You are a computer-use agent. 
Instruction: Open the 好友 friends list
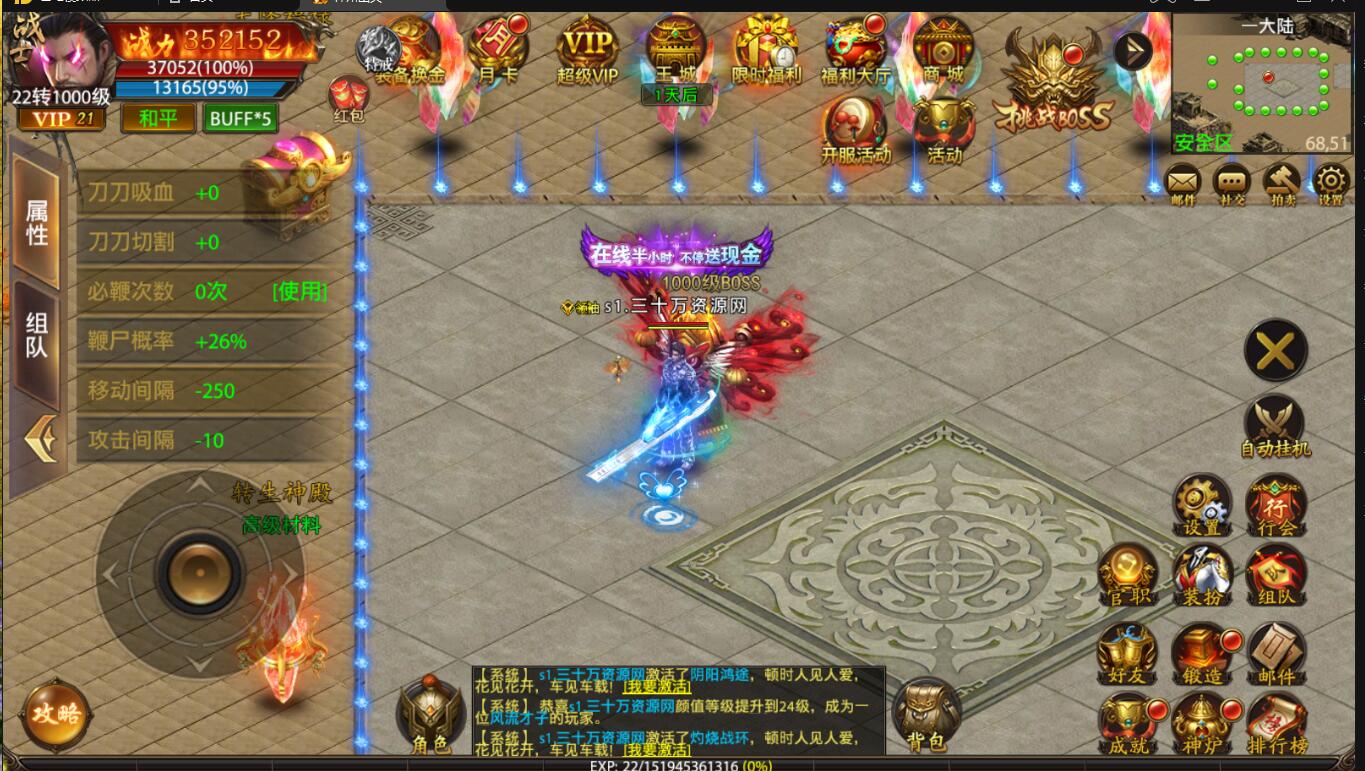1128,650
